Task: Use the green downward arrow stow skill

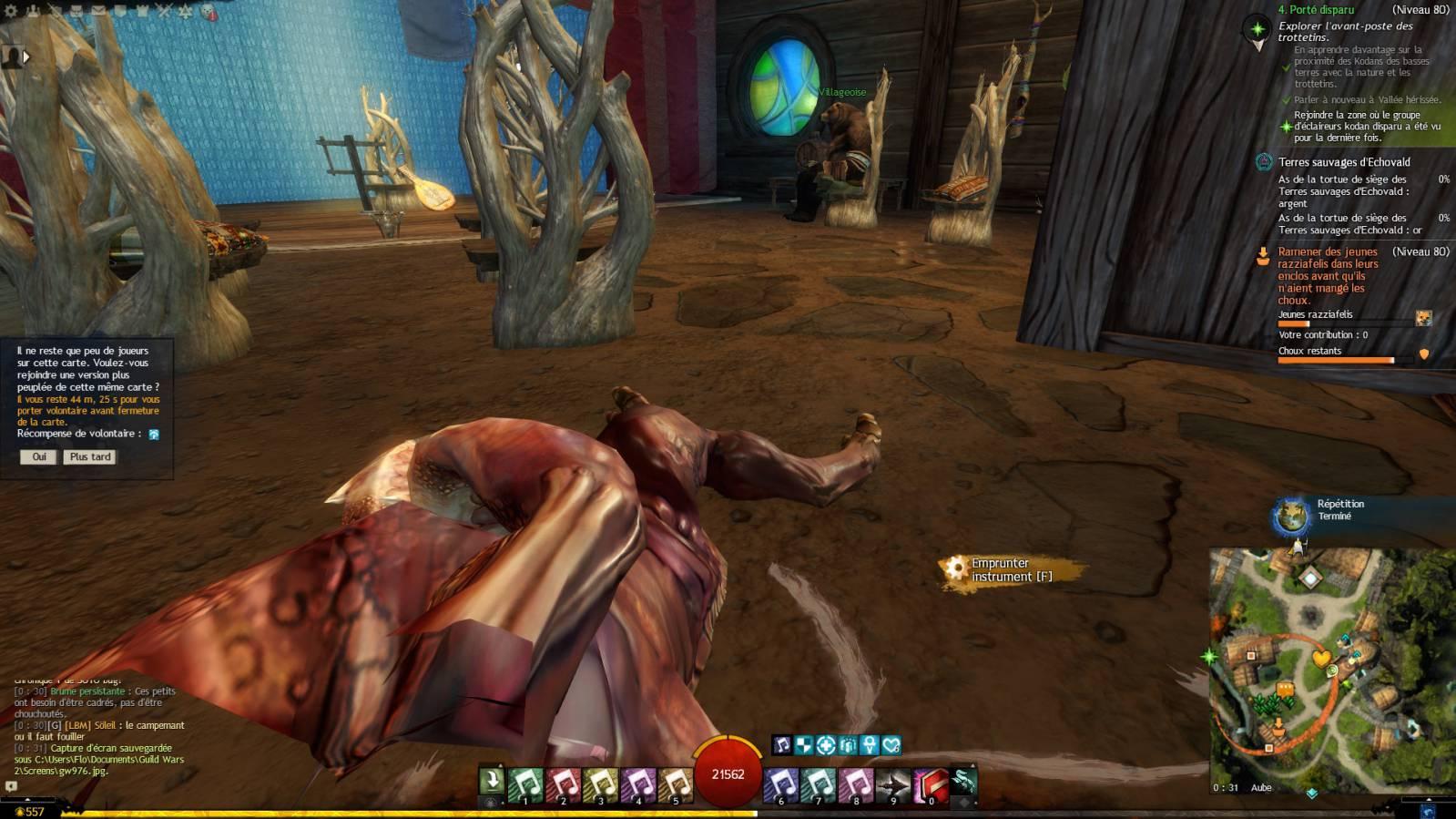Action: 491,782
